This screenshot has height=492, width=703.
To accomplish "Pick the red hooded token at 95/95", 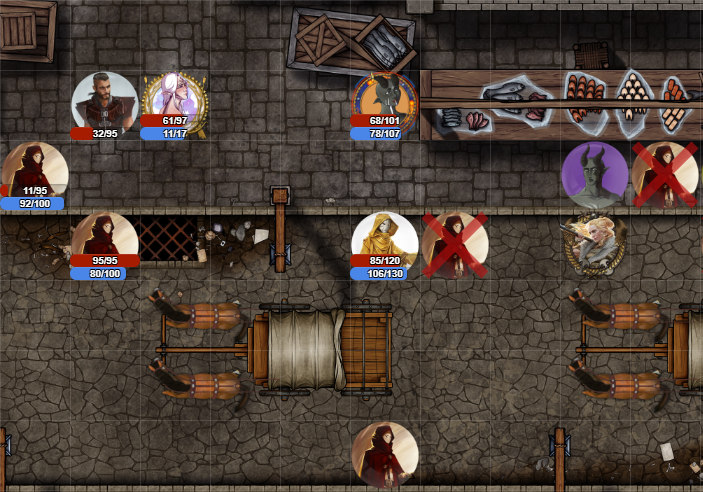I will 104,241.
